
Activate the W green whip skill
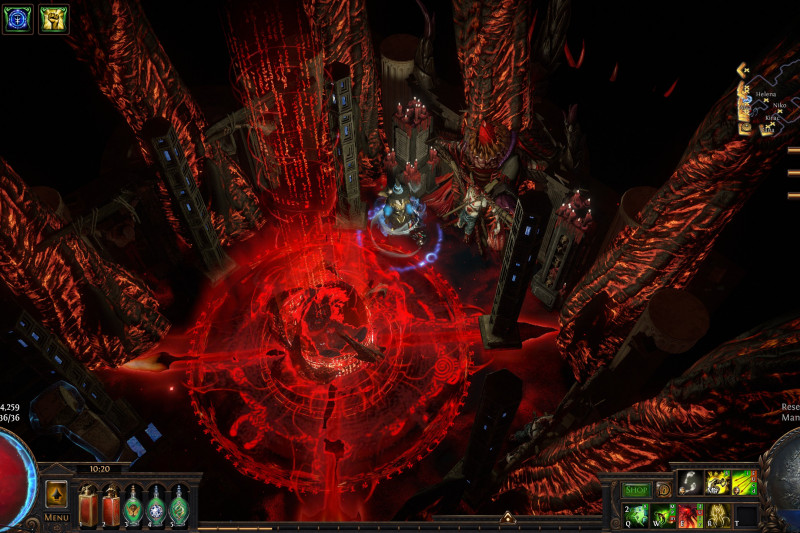(664, 515)
